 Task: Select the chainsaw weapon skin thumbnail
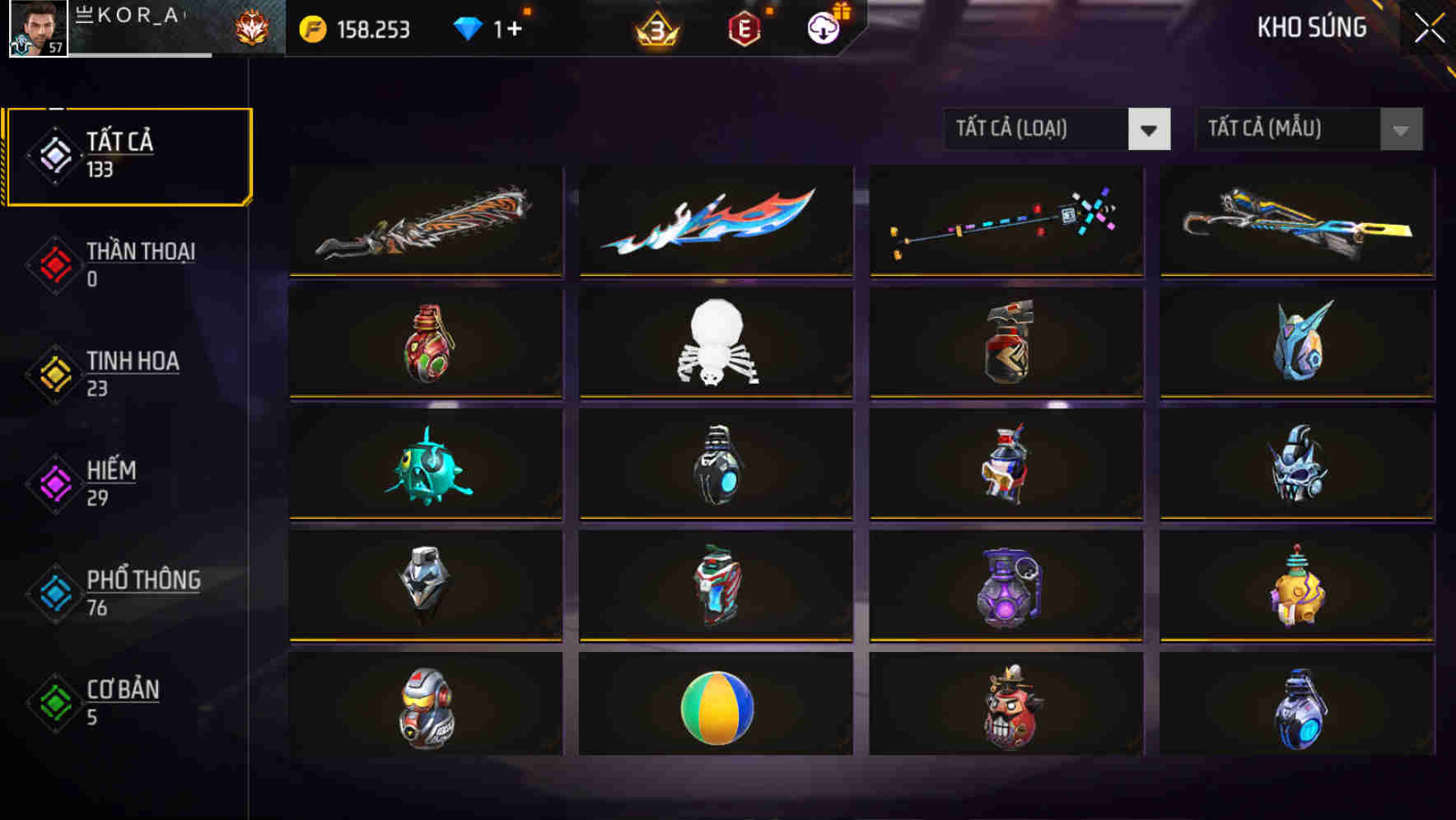point(425,221)
